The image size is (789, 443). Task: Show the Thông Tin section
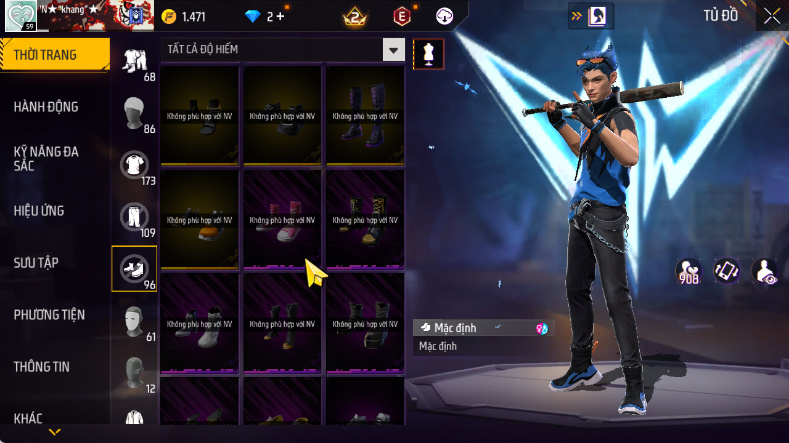[41, 367]
